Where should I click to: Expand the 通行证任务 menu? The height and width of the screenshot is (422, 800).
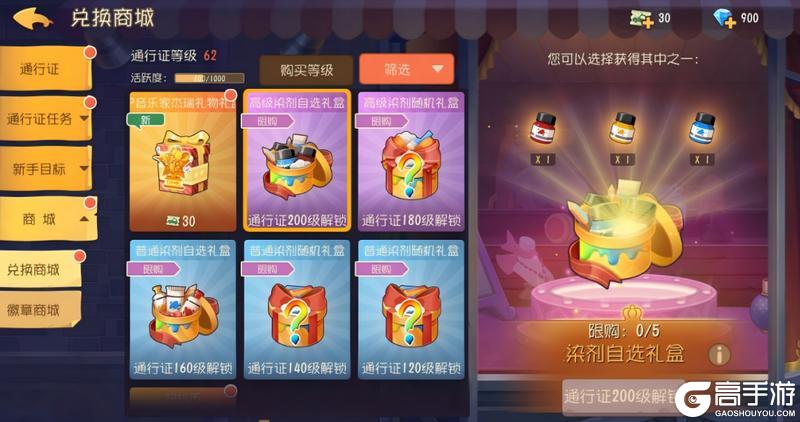47,119
